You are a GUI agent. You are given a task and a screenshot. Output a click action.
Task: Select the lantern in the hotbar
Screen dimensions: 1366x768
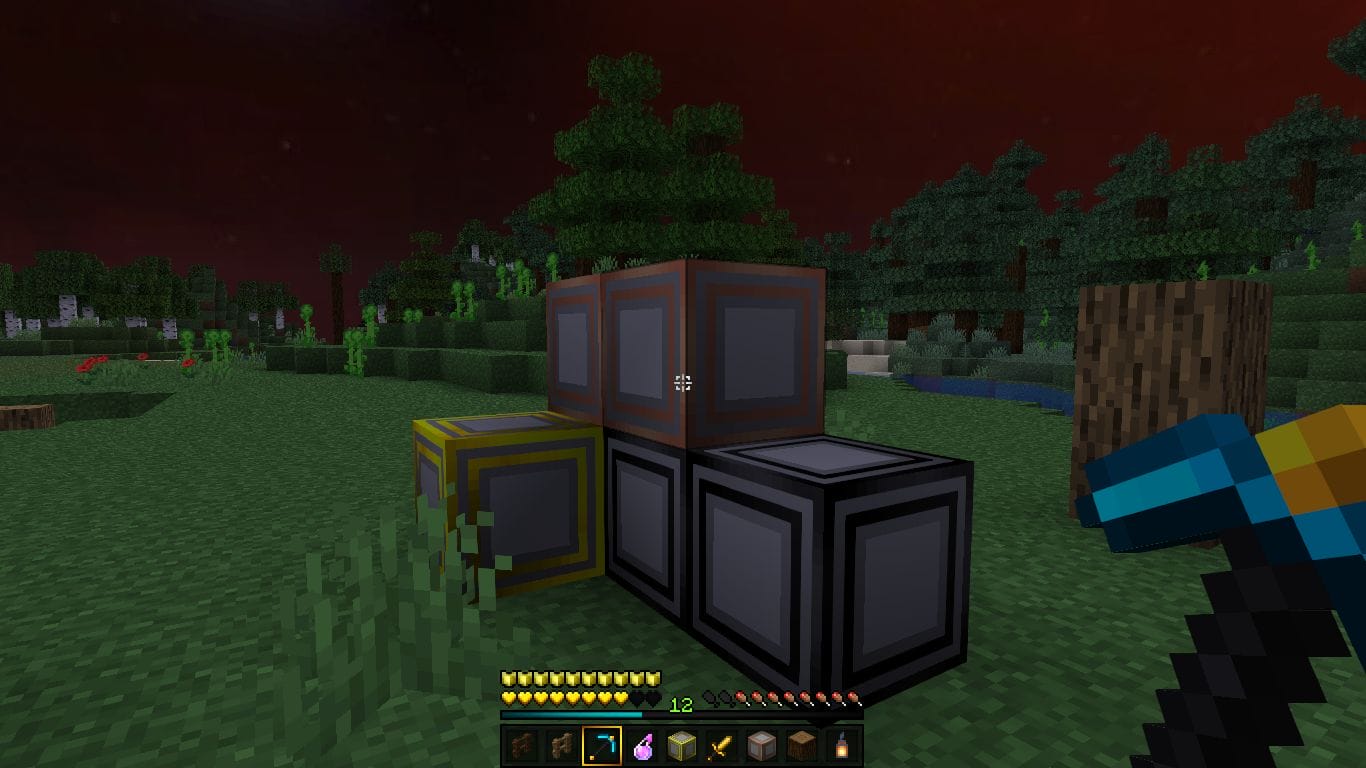[x=842, y=746]
